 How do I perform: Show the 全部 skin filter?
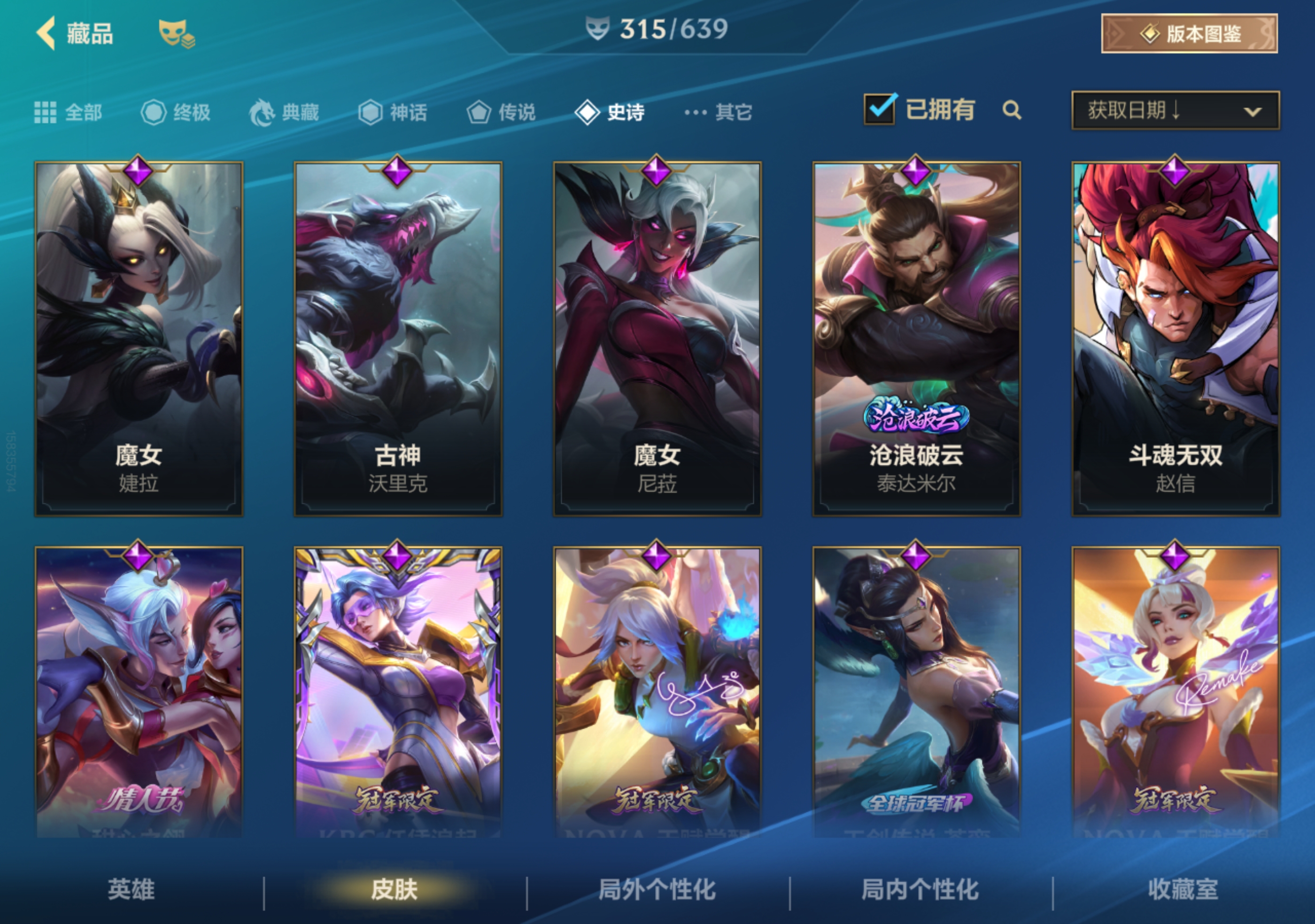(69, 112)
